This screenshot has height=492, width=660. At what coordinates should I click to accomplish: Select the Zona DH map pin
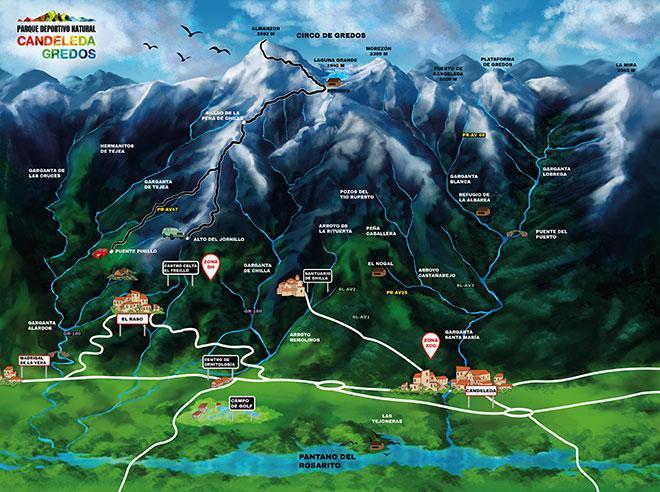coord(211,266)
